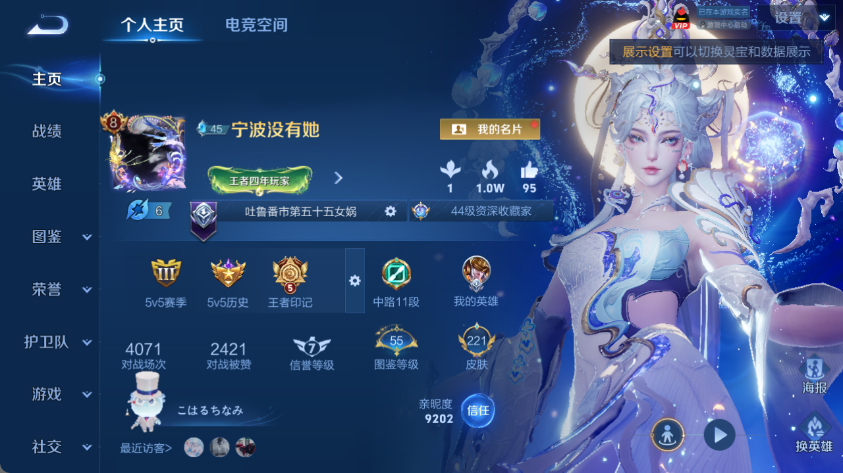The image size is (843, 473).
Task: Choose 换英雄 to change displayed hero
Action: (814, 433)
